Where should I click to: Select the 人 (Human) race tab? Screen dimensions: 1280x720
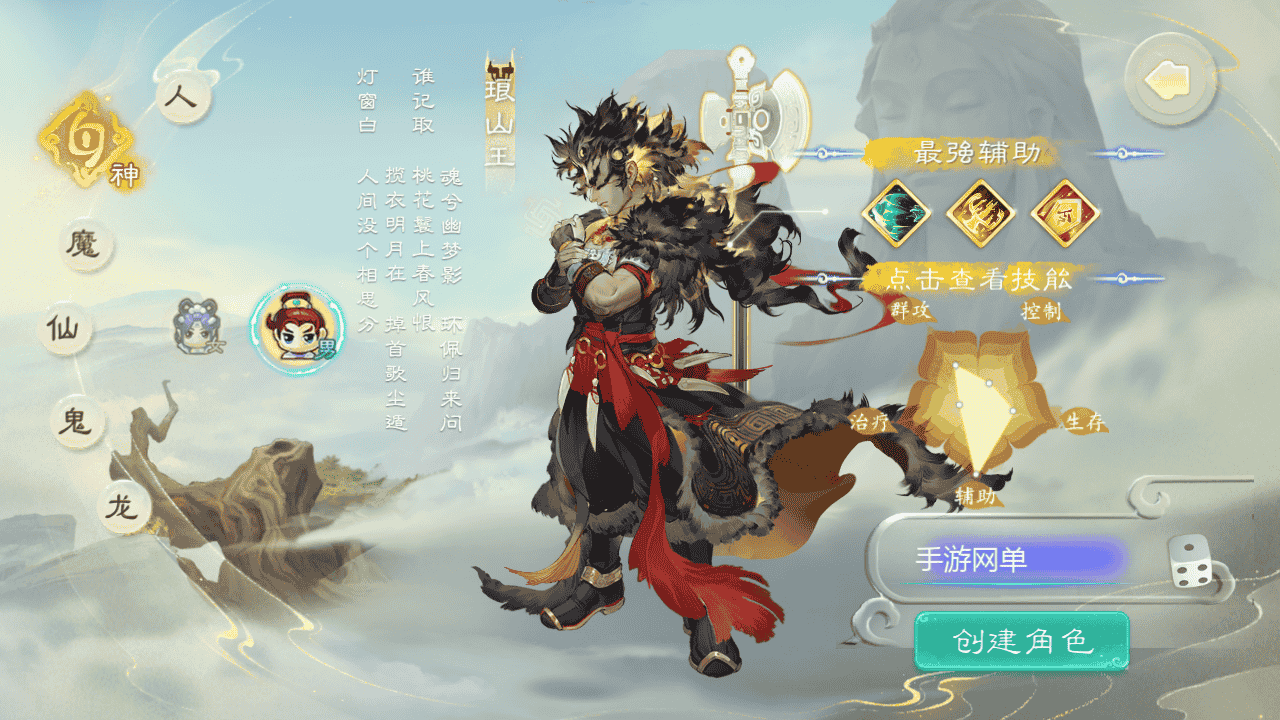tap(185, 98)
